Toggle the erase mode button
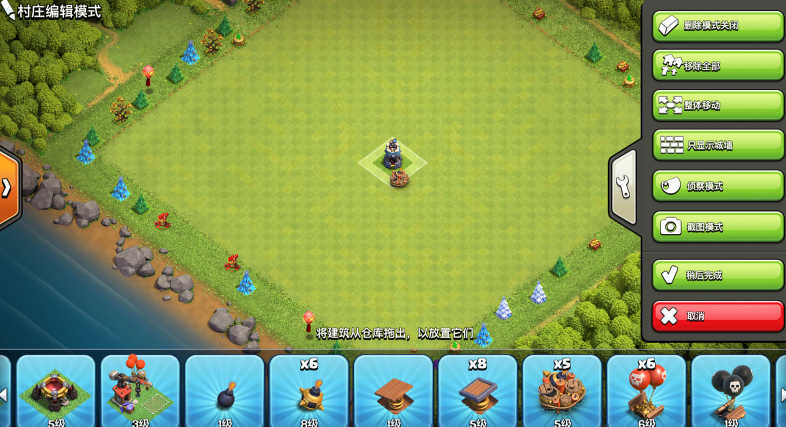This screenshot has width=786, height=427. [x=717, y=25]
